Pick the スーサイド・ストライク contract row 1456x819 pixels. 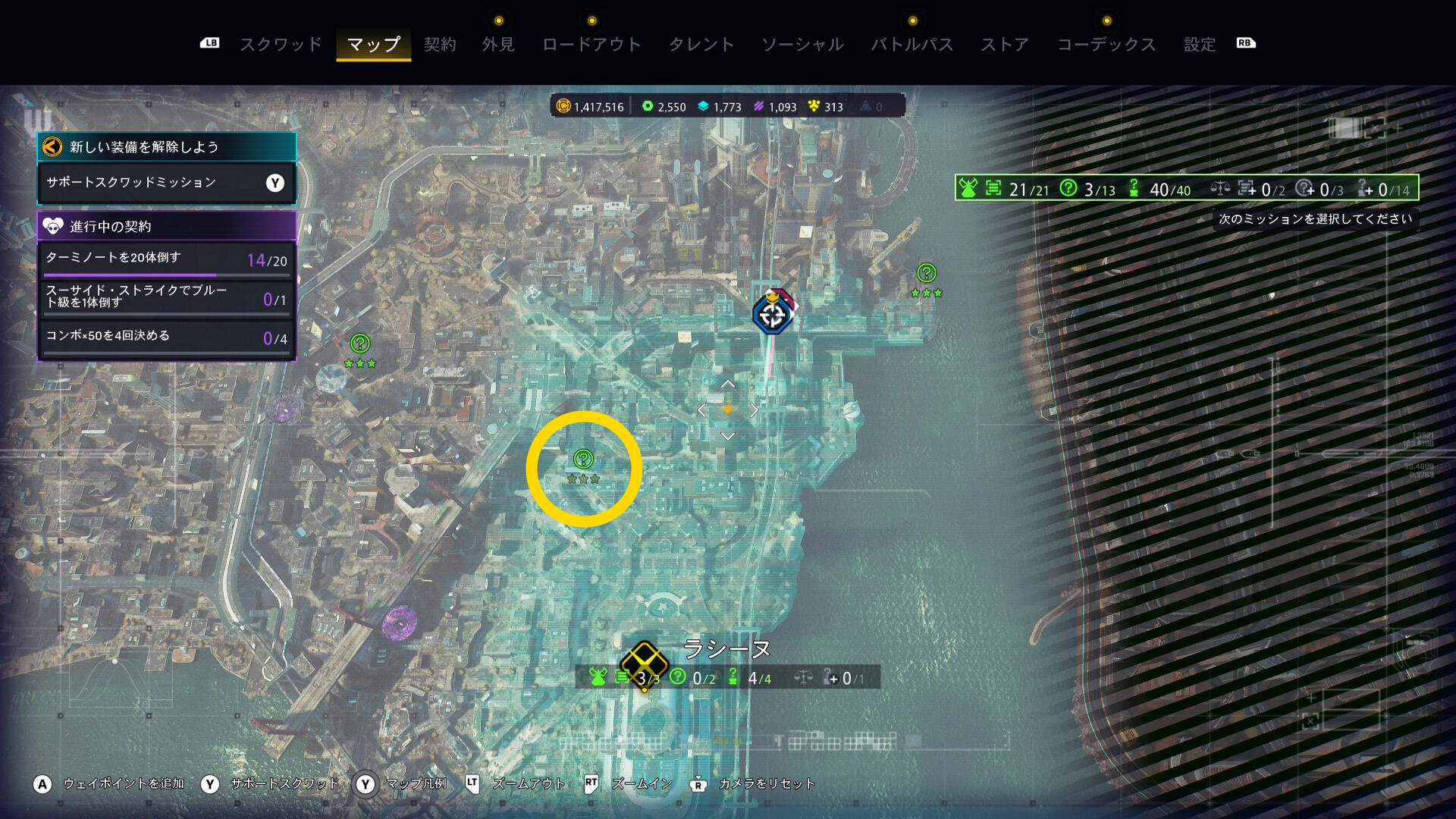[165, 297]
